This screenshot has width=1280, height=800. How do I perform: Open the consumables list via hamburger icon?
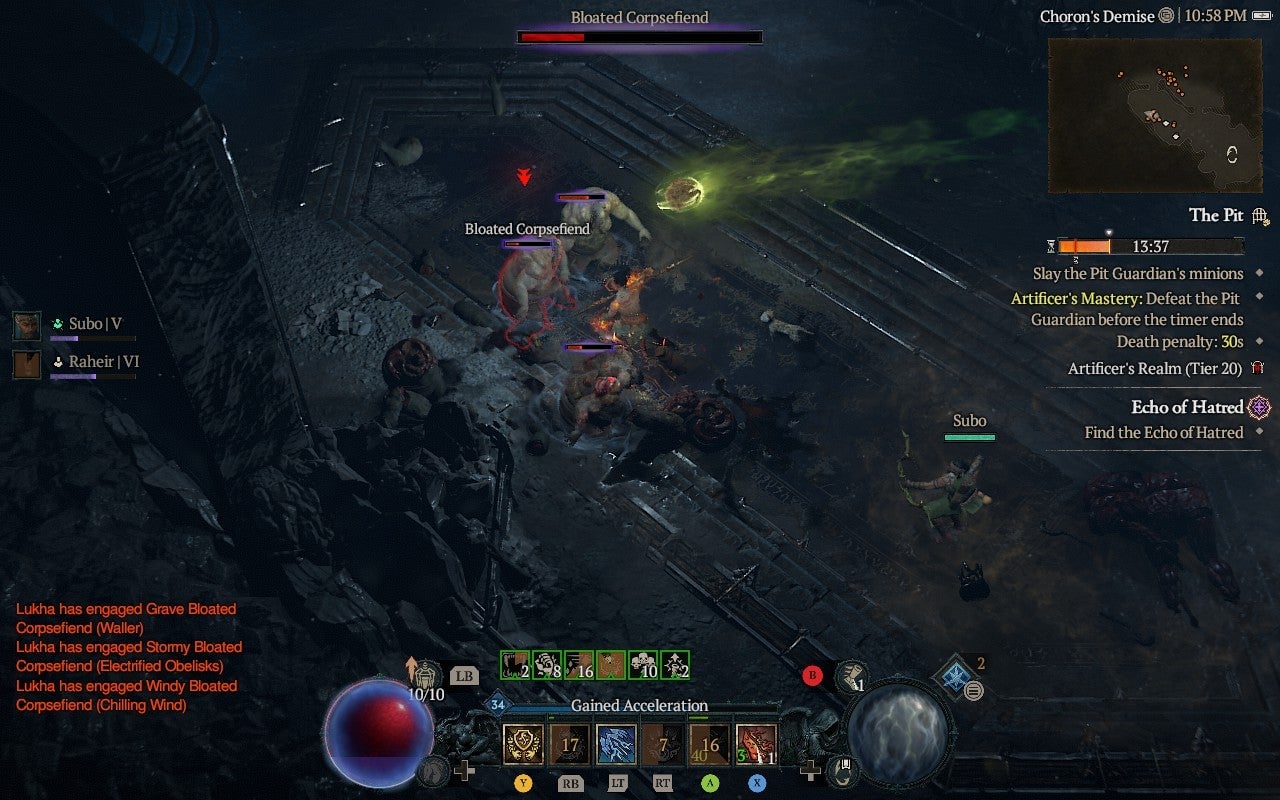[x=971, y=692]
